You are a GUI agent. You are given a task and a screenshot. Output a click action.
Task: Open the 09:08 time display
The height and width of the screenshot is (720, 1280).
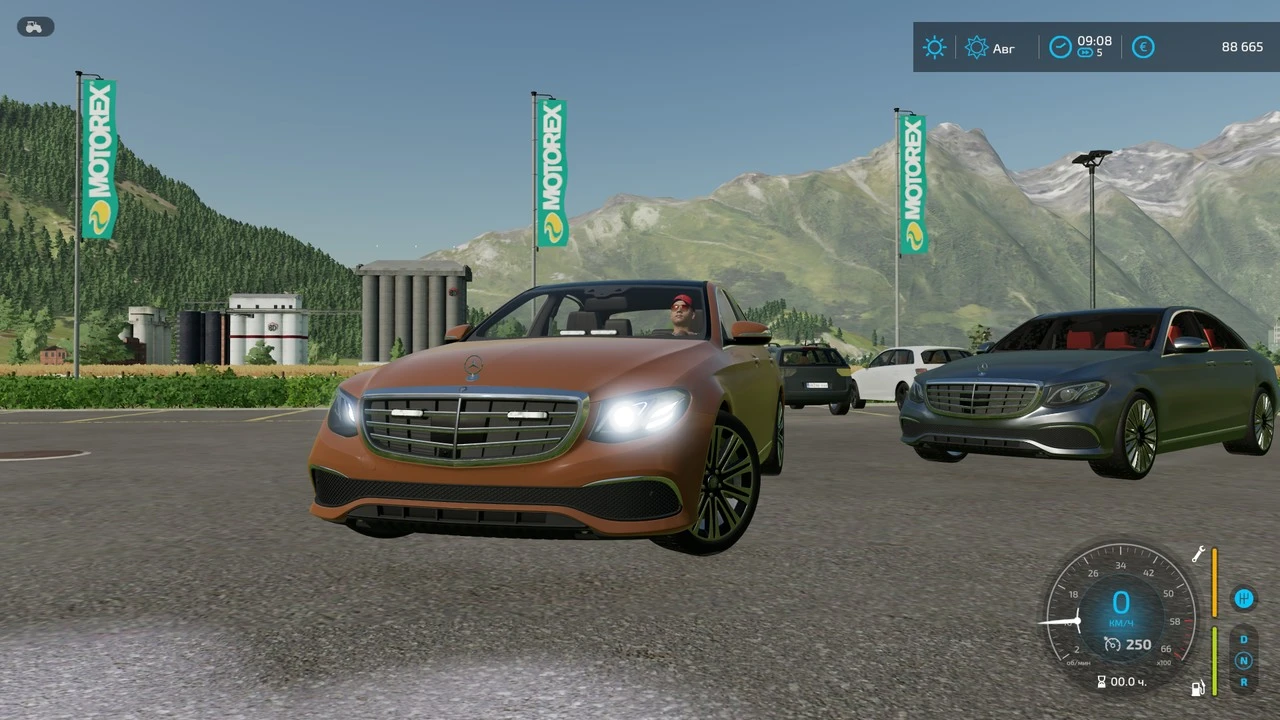(1094, 42)
